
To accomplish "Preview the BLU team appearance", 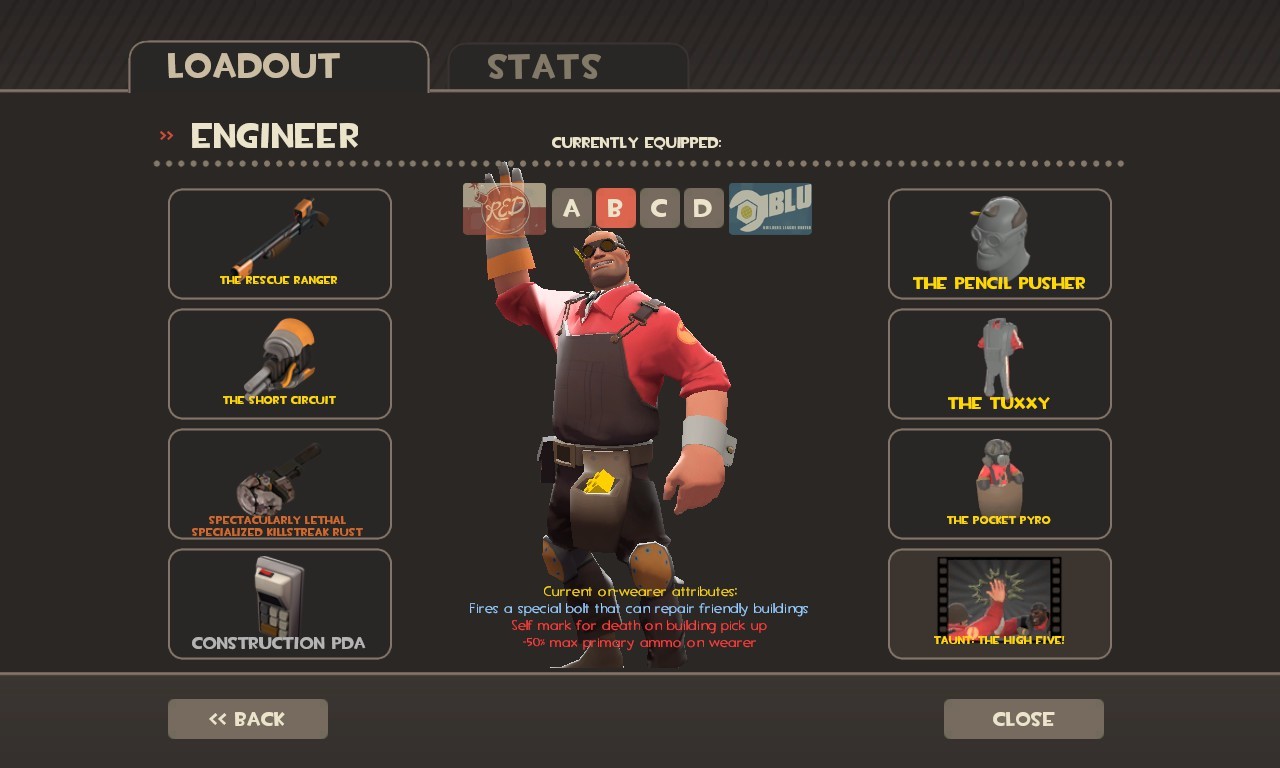I will [770, 208].
